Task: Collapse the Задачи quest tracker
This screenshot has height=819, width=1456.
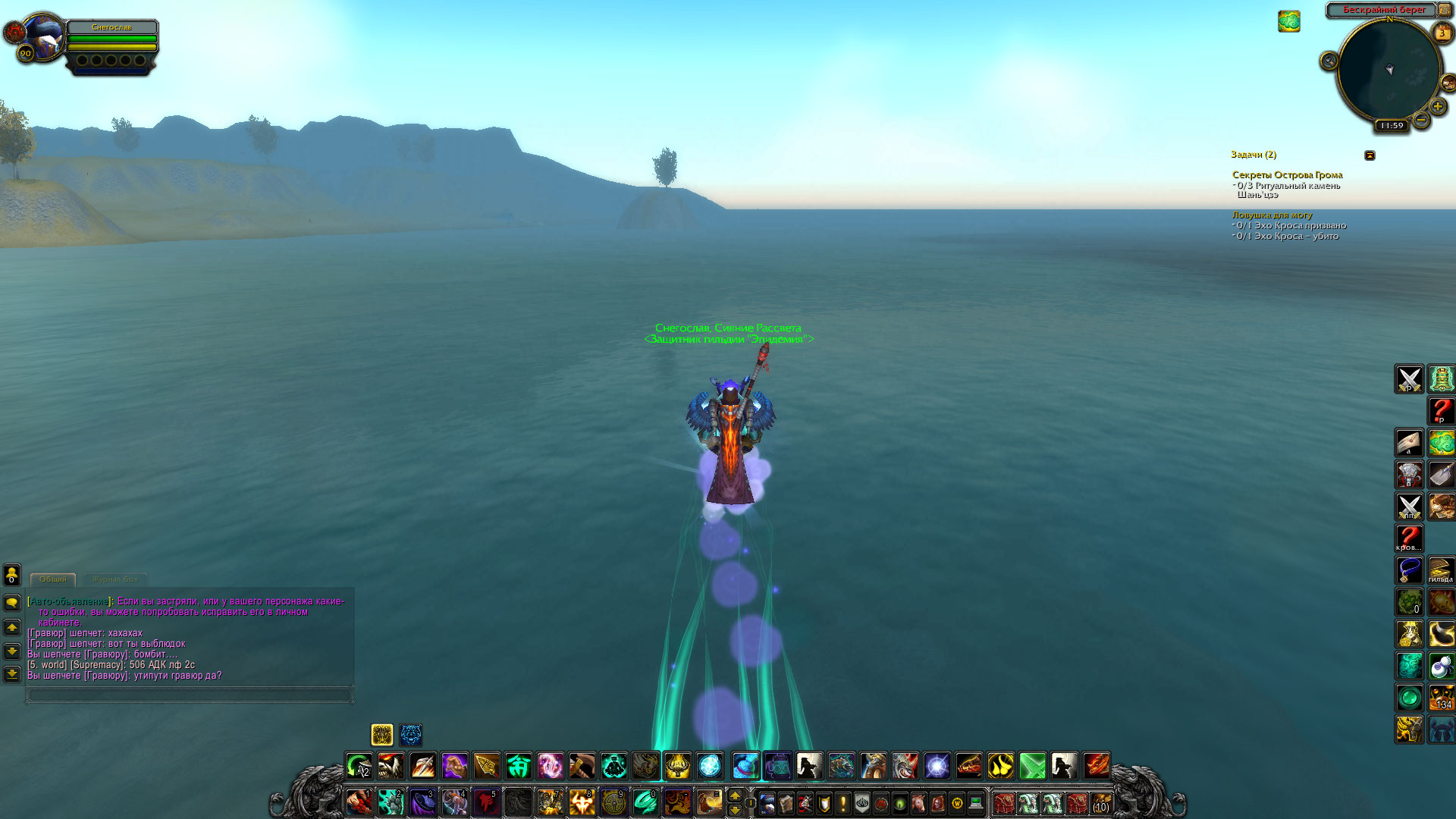Action: point(1370,155)
